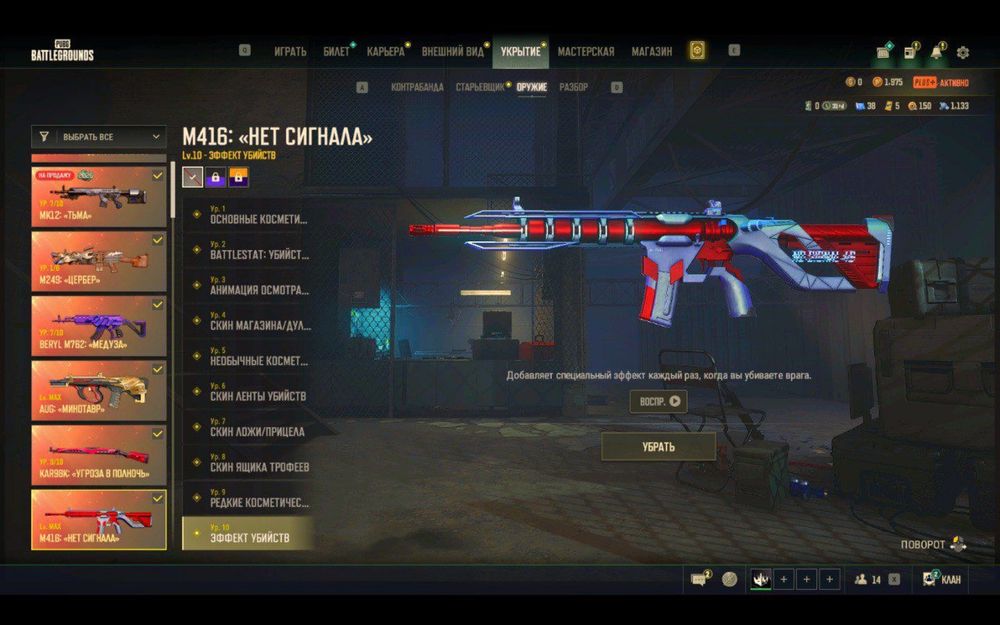Open the СТАРЬЕВЩИК sub-tab
The width and height of the screenshot is (1000, 625).
coord(480,88)
